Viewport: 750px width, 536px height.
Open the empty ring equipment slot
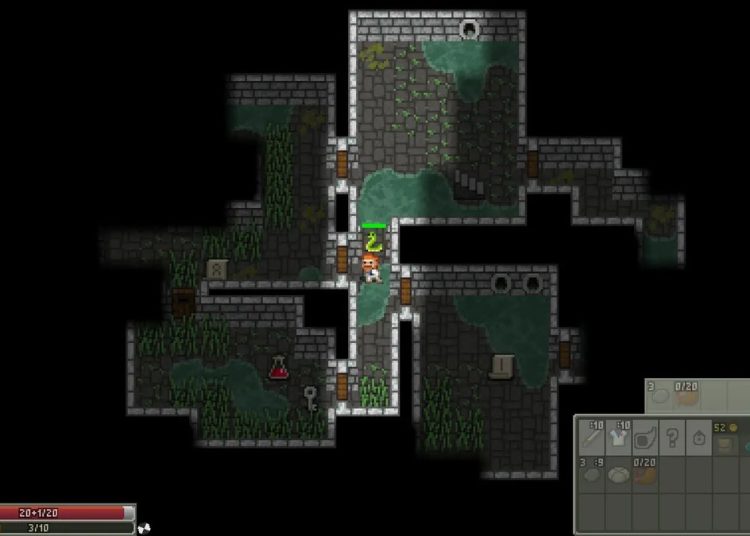[x=697, y=435]
